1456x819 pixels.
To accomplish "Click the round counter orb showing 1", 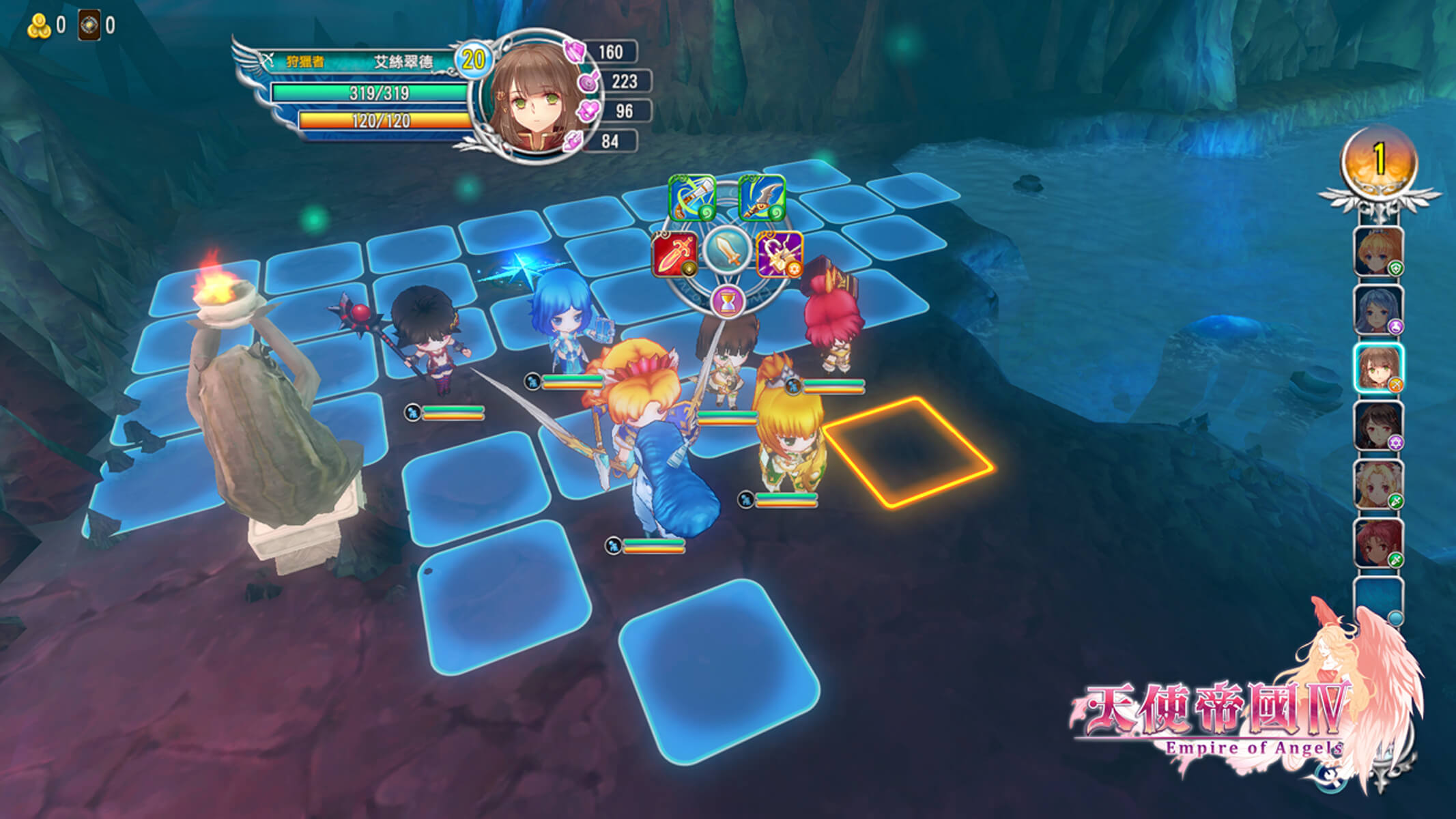I will [x=1379, y=161].
